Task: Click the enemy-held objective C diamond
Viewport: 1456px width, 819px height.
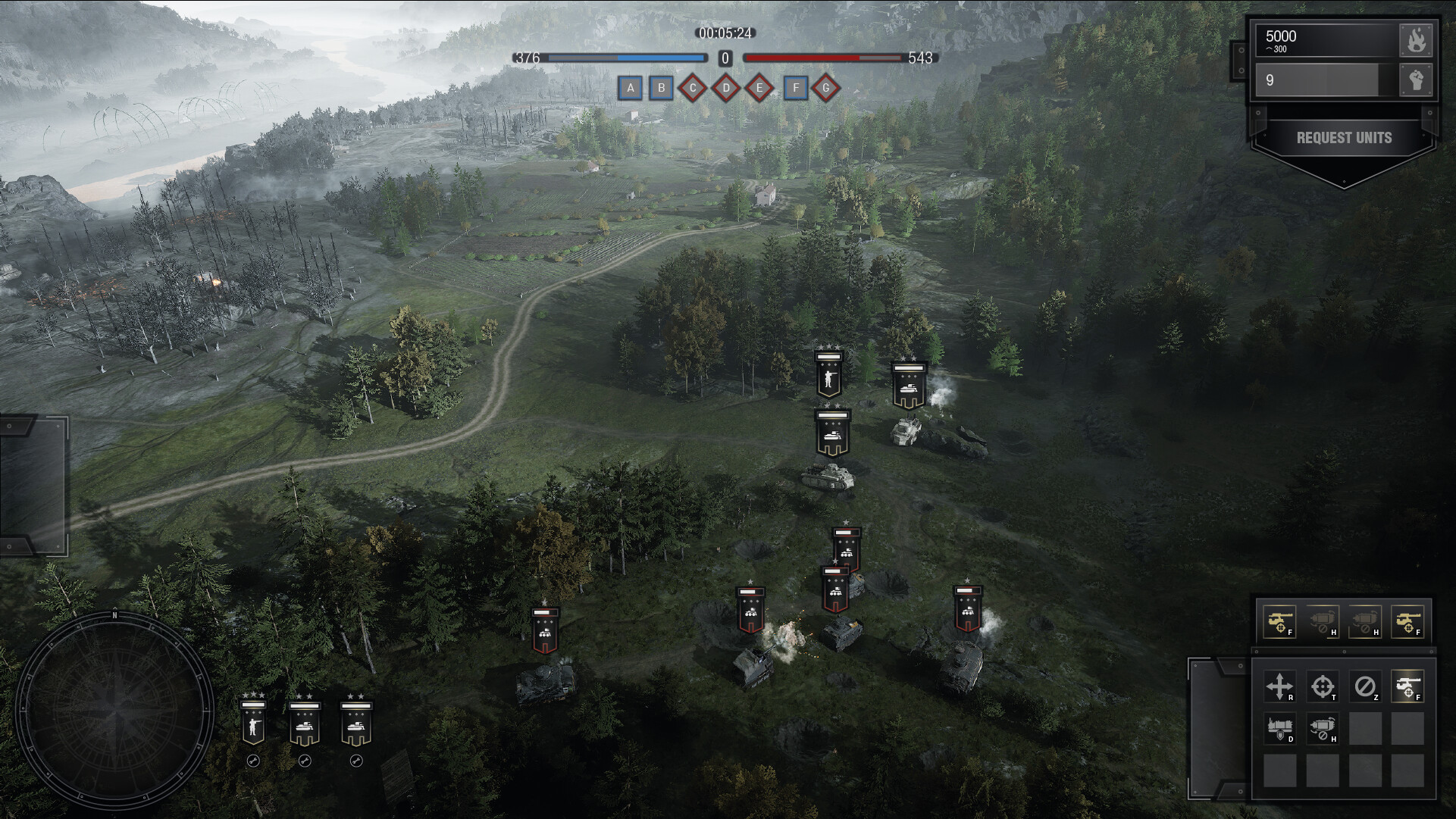Action: coord(693,89)
